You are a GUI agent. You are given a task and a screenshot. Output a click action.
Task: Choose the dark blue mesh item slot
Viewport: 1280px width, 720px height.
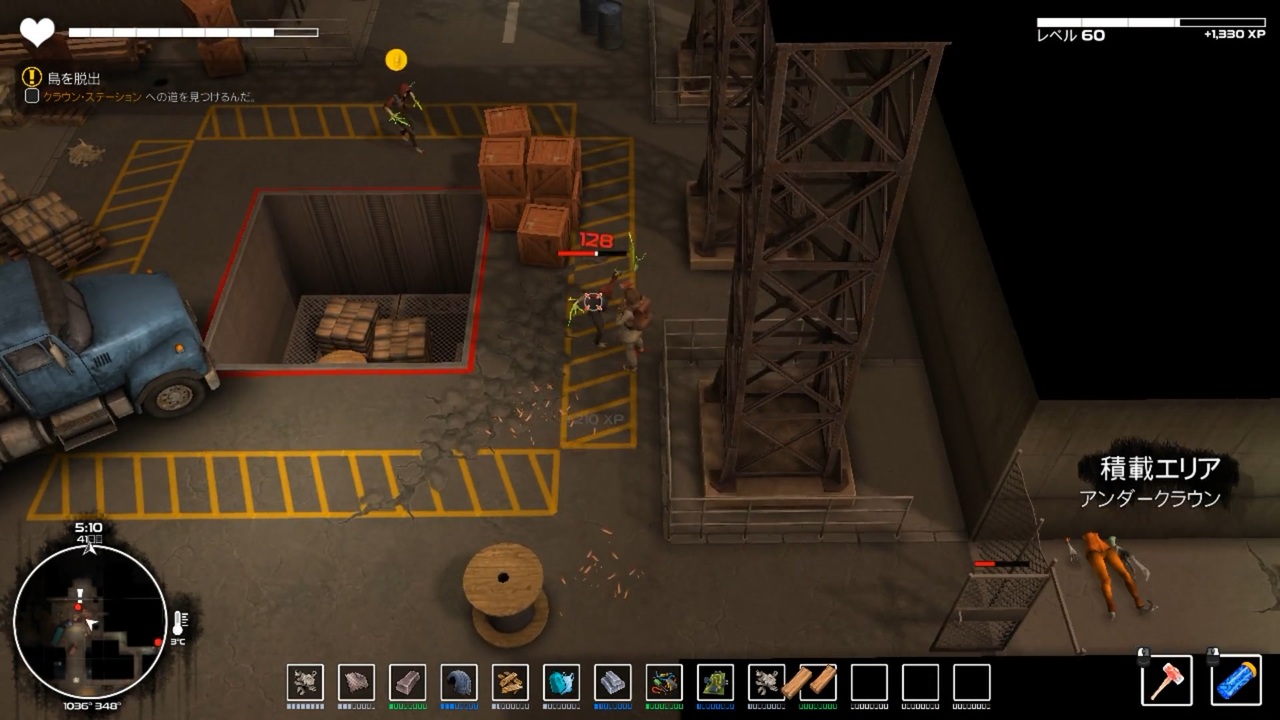[x=459, y=682]
